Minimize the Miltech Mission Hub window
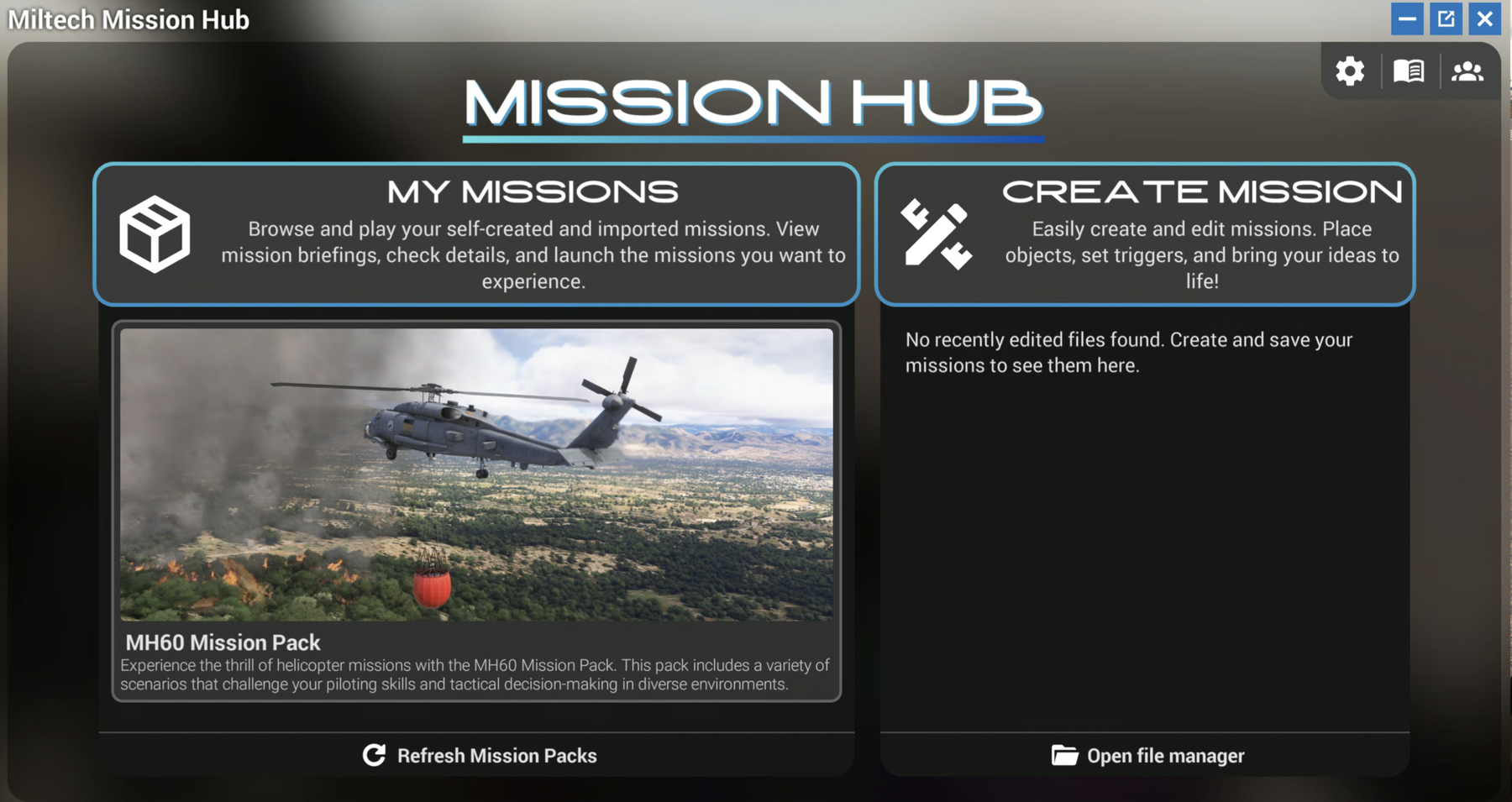 click(1406, 18)
